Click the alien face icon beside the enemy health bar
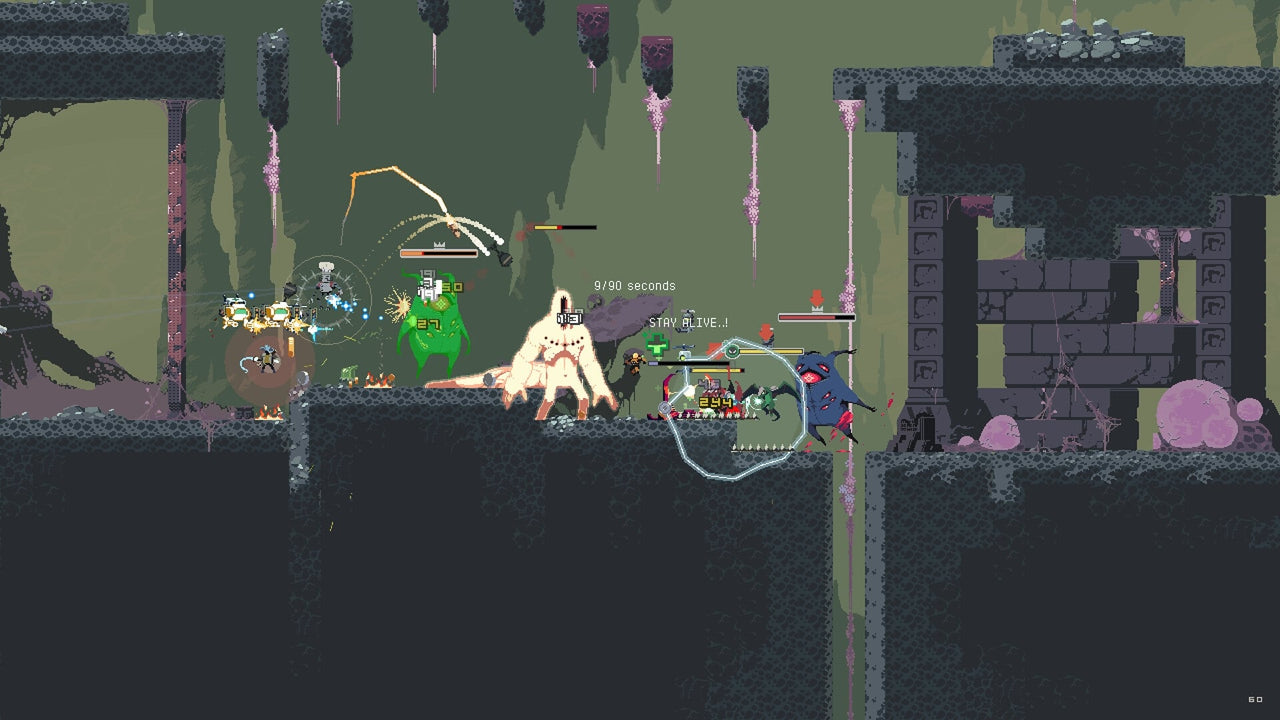 [731, 350]
